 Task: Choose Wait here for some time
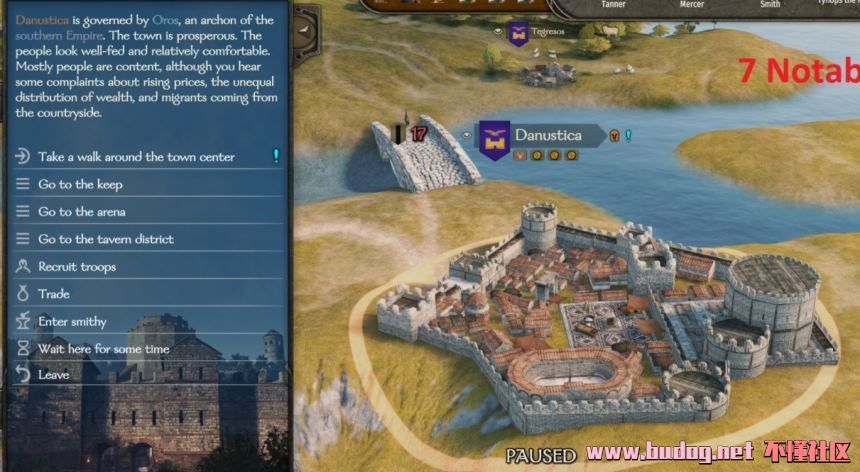tap(104, 349)
